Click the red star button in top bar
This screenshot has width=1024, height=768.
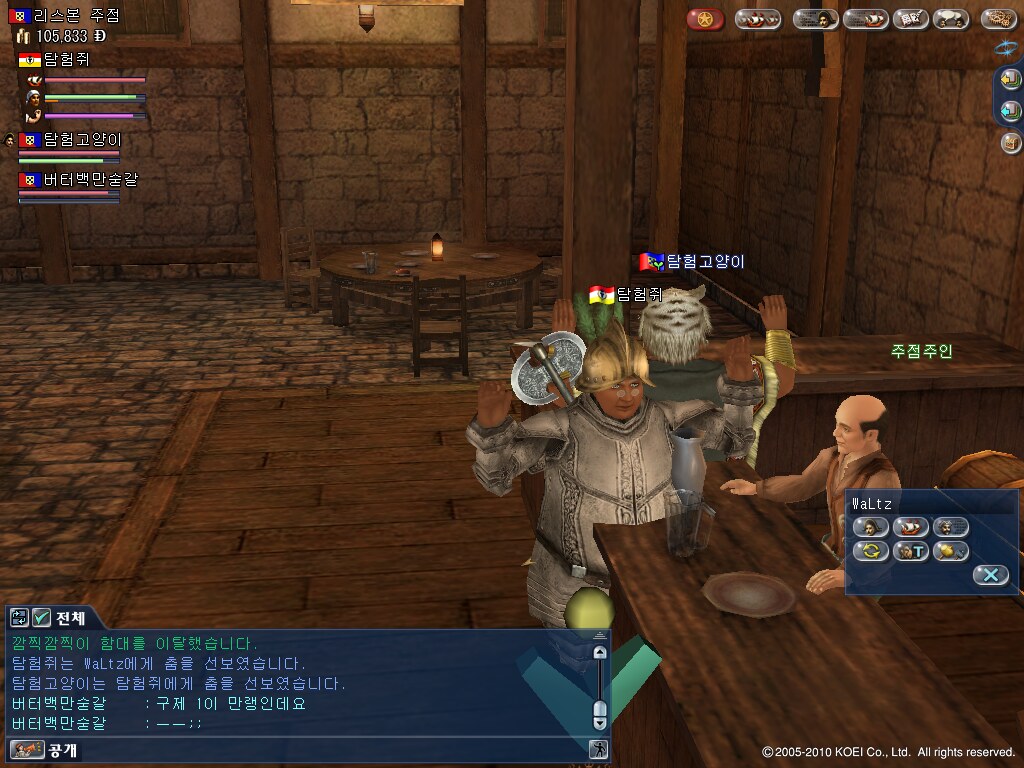[705, 19]
